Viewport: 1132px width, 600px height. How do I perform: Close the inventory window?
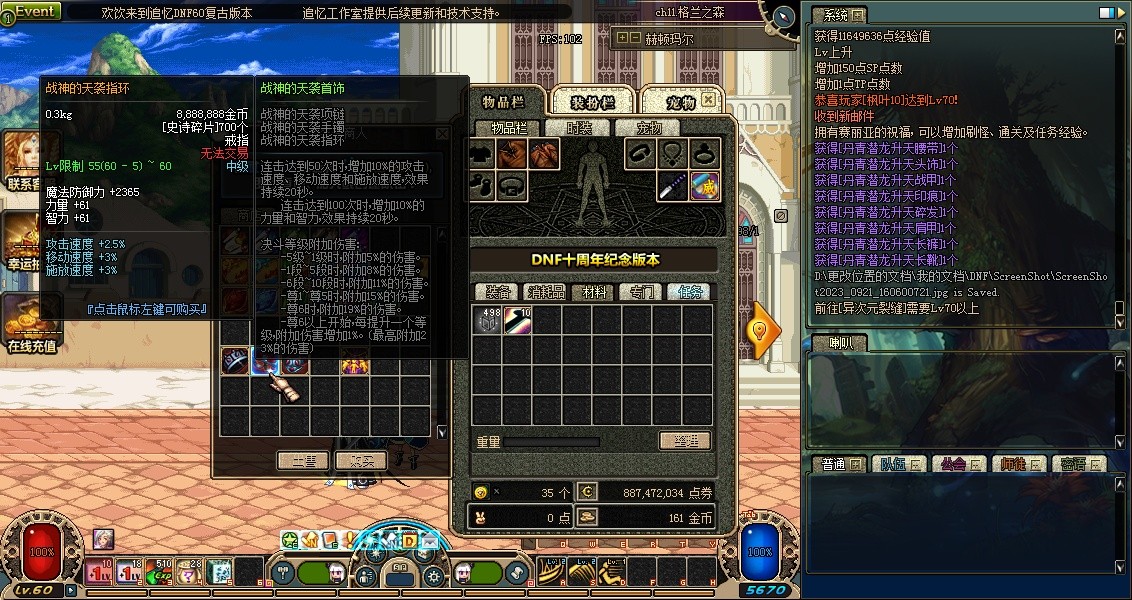[708, 100]
